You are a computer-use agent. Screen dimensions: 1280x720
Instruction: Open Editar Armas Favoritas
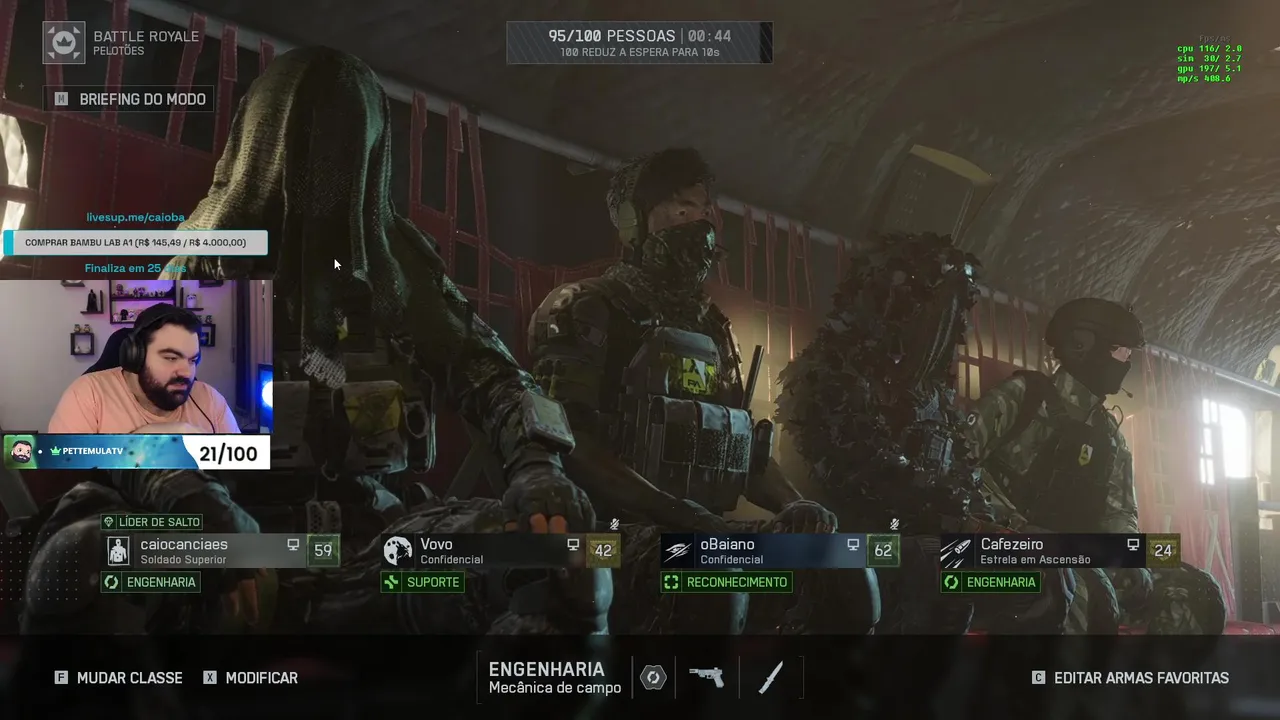[1131, 678]
